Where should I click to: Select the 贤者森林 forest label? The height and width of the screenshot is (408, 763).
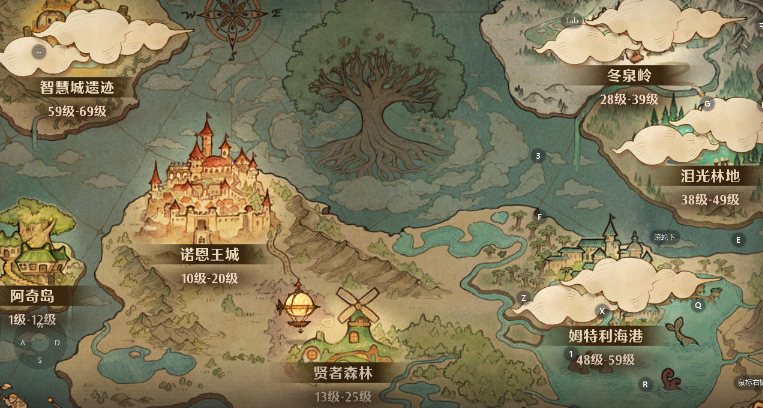(x=343, y=373)
